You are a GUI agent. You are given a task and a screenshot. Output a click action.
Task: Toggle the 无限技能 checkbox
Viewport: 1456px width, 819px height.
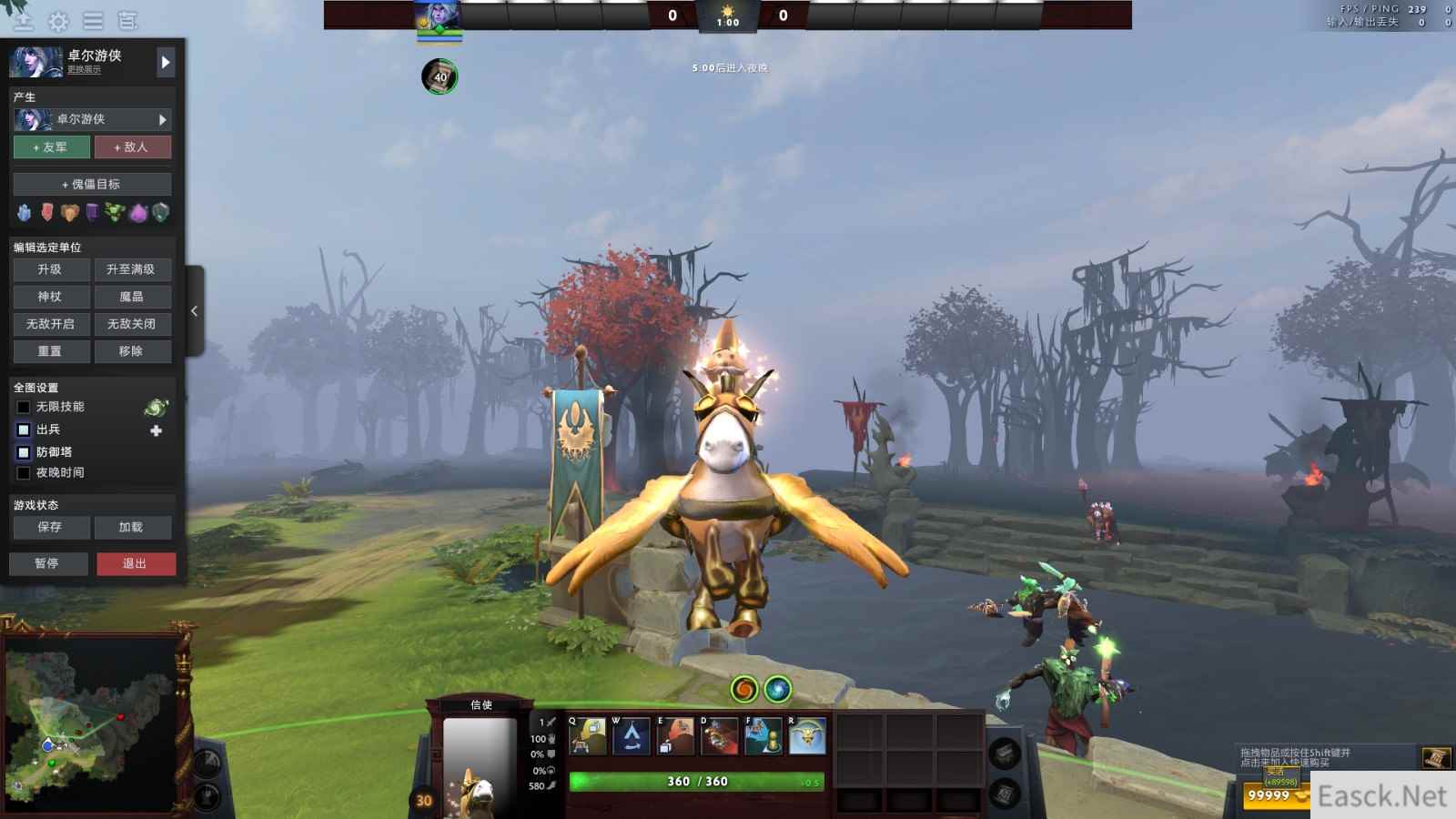tap(24, 407)
